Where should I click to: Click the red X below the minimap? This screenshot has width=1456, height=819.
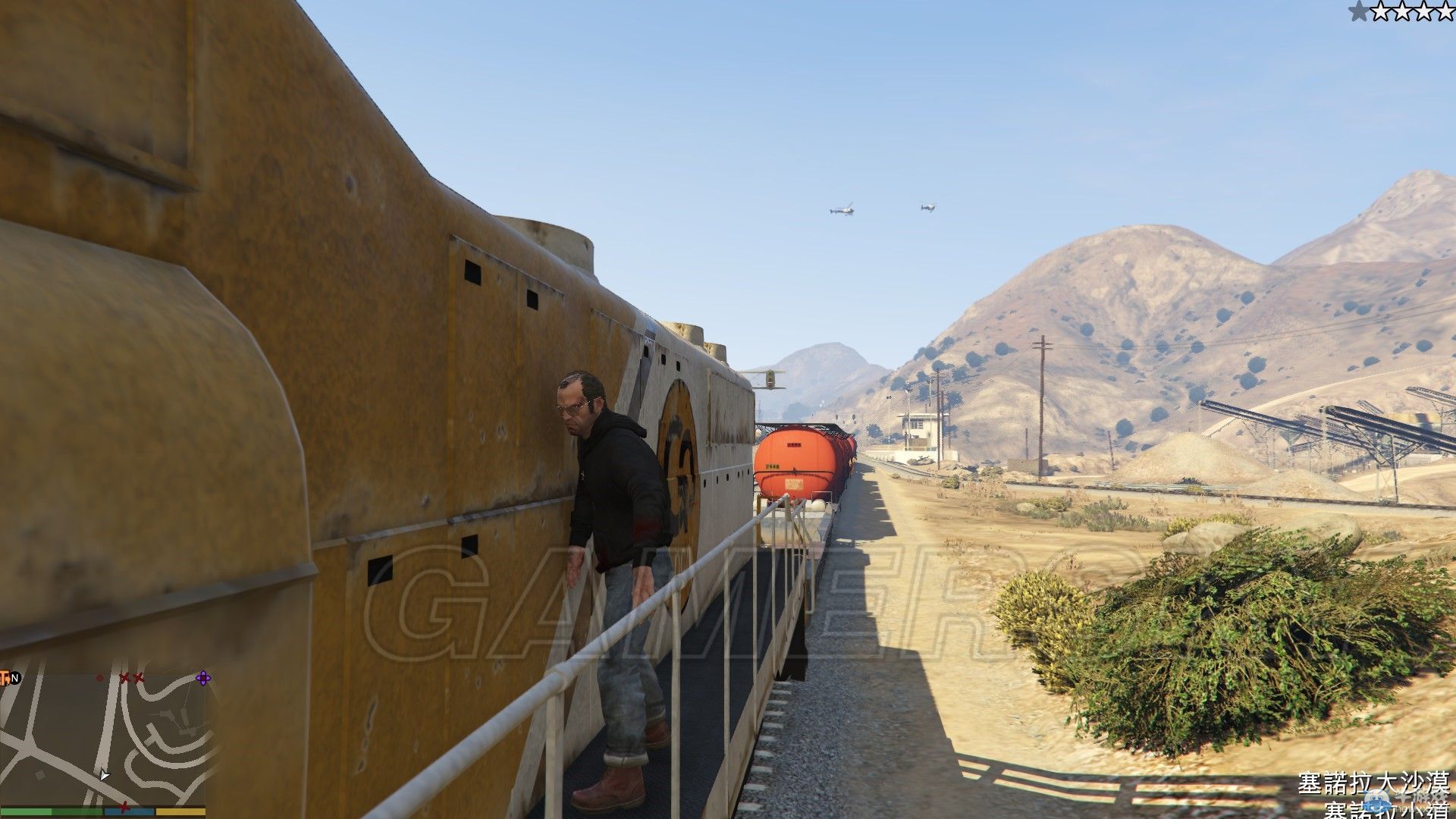(x=125, y=808)
